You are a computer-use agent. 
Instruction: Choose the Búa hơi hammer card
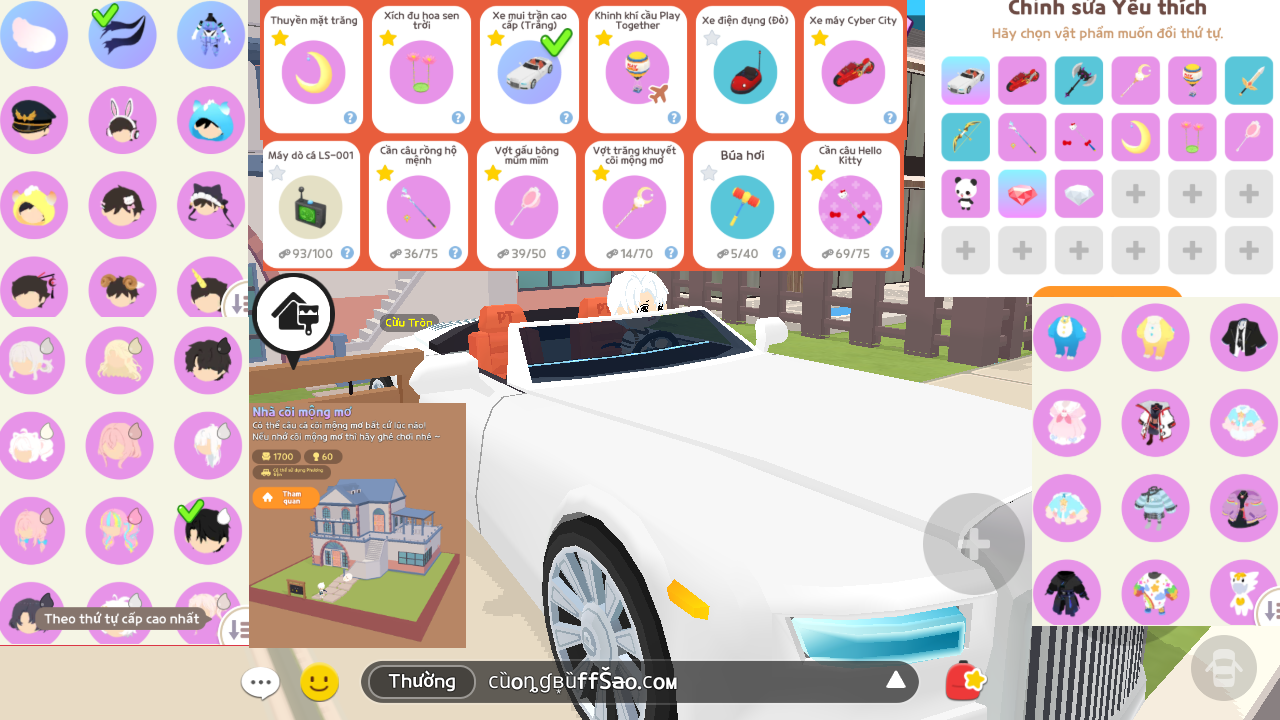pyautogui.click(x=742, y=206)
